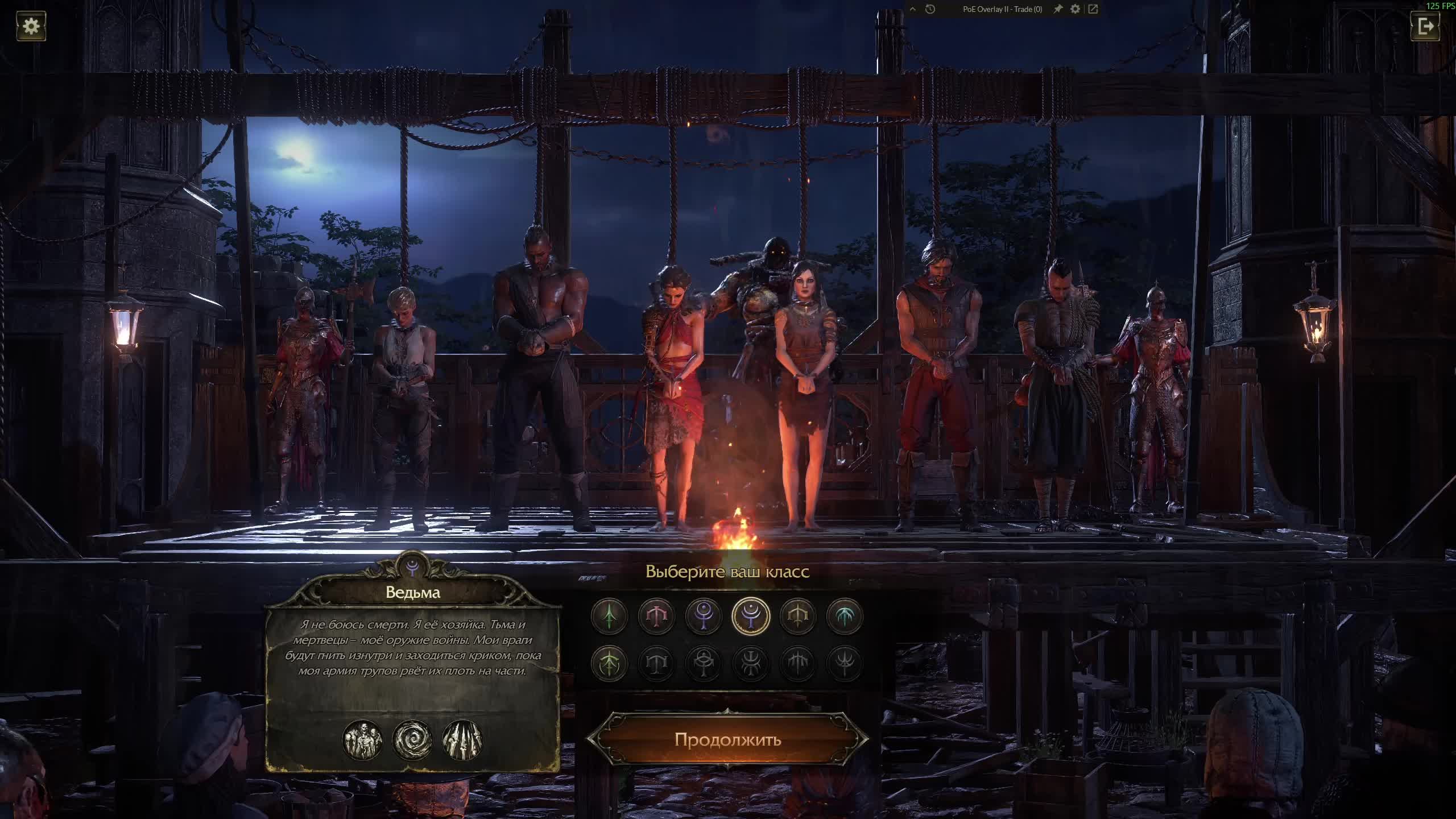View the swirling vortex skill preview
The height and width of the screenshot is (819, 1456).
click(412, 740)
